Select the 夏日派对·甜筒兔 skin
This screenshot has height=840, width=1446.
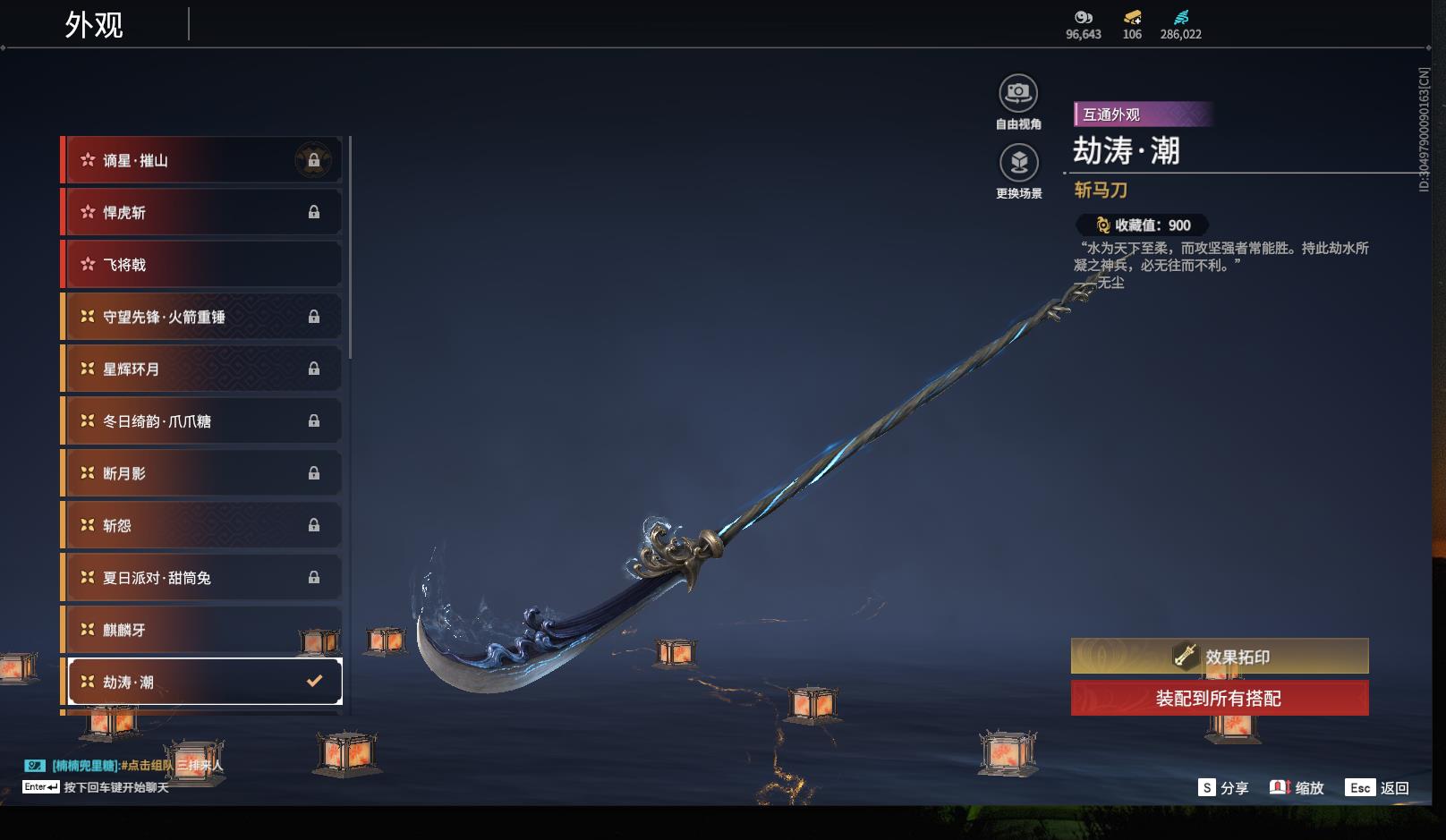tap(201, 578)
